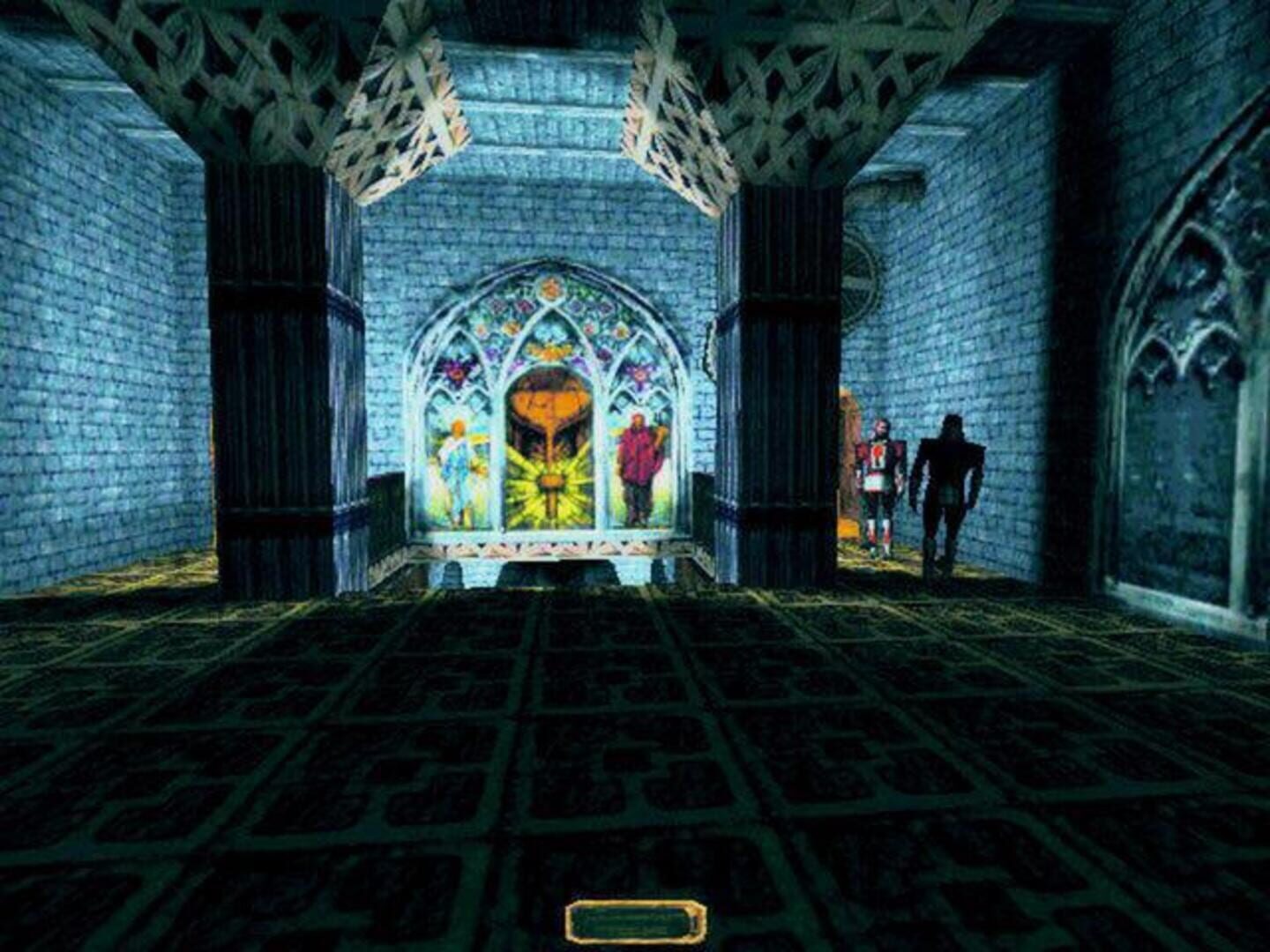Click the golden chalice in the stained glass

548,404
